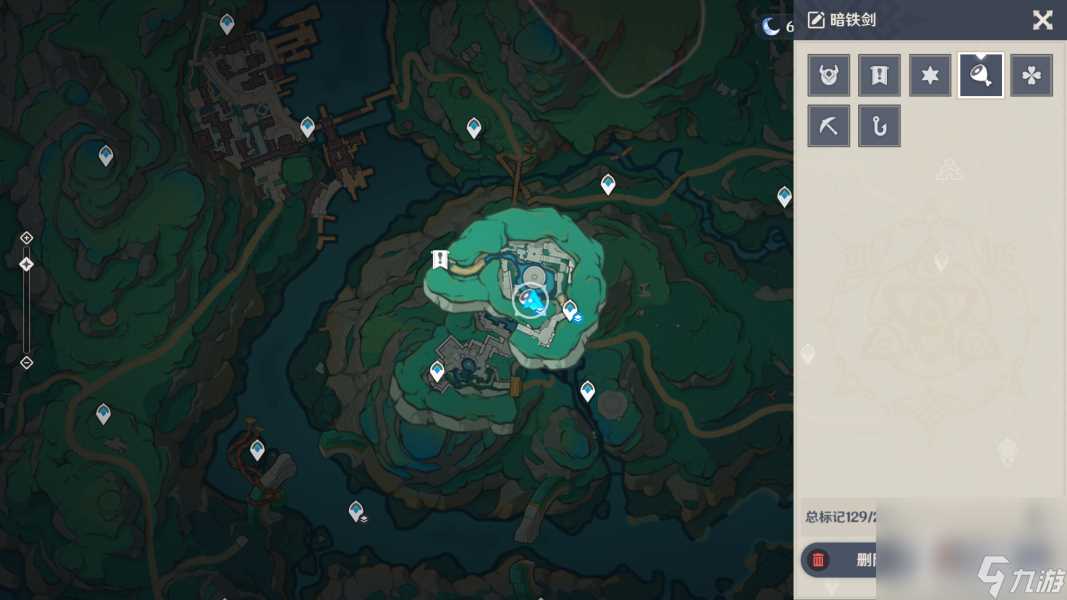The image size is (1067, 600).
Task: Choose the four-leaf clover pin icon
Action: coord(1031,75)
